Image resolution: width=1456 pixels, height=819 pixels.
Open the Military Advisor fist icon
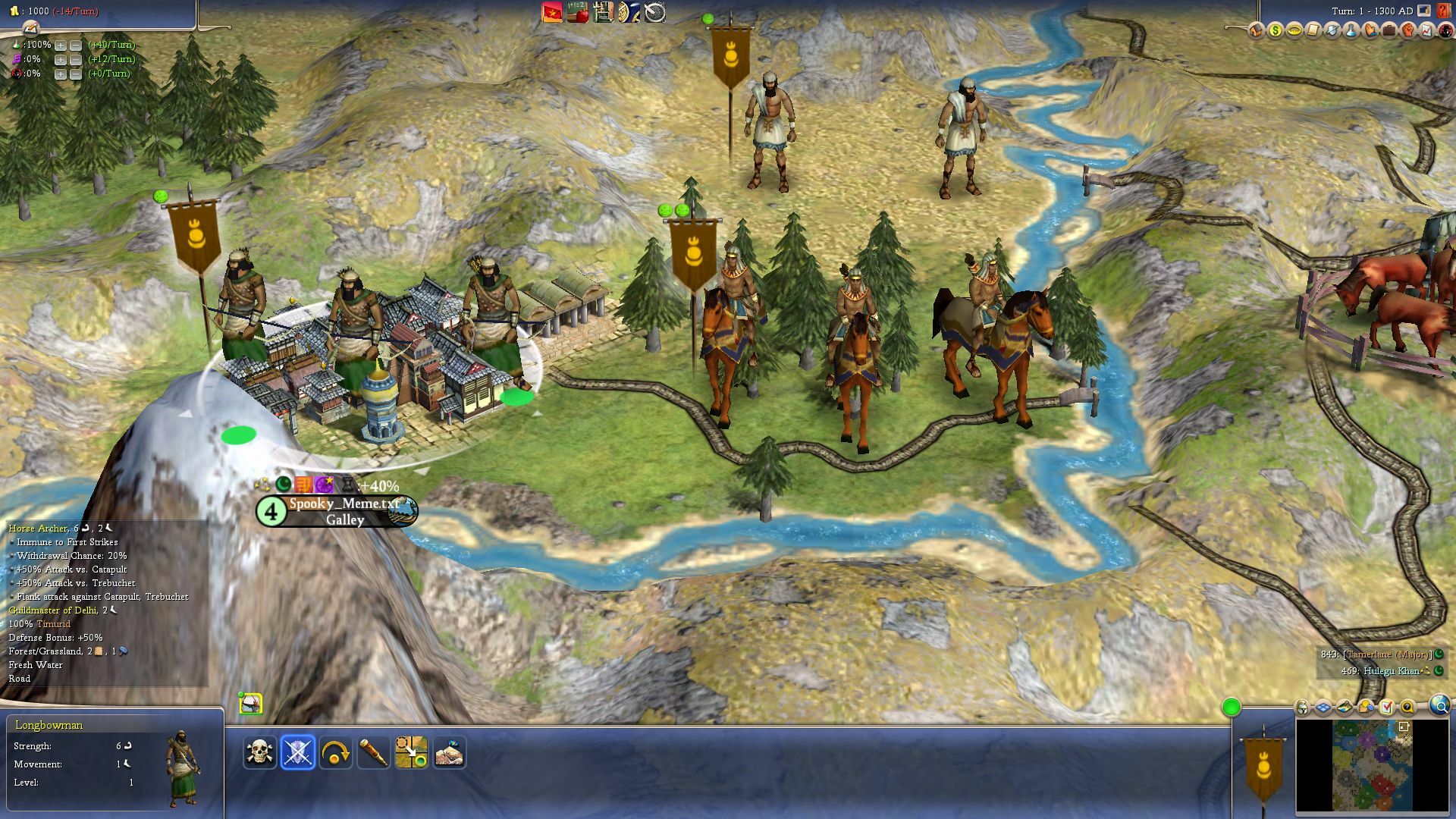click(1407, 30)
